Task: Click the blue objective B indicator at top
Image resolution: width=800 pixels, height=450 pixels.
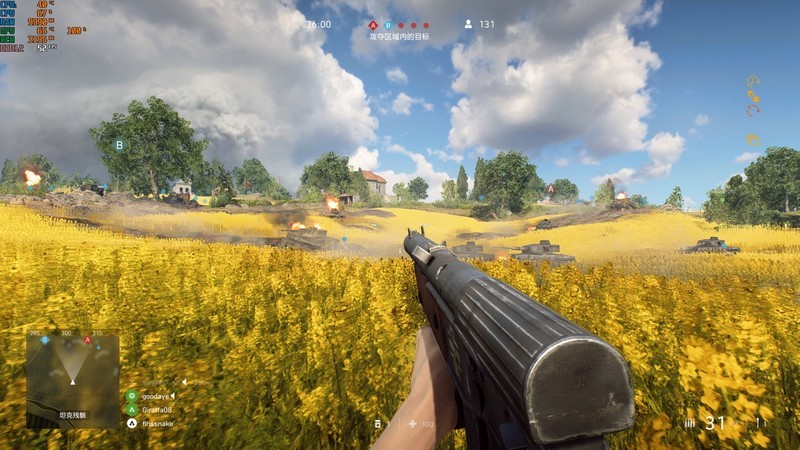Action: [388, 25]
